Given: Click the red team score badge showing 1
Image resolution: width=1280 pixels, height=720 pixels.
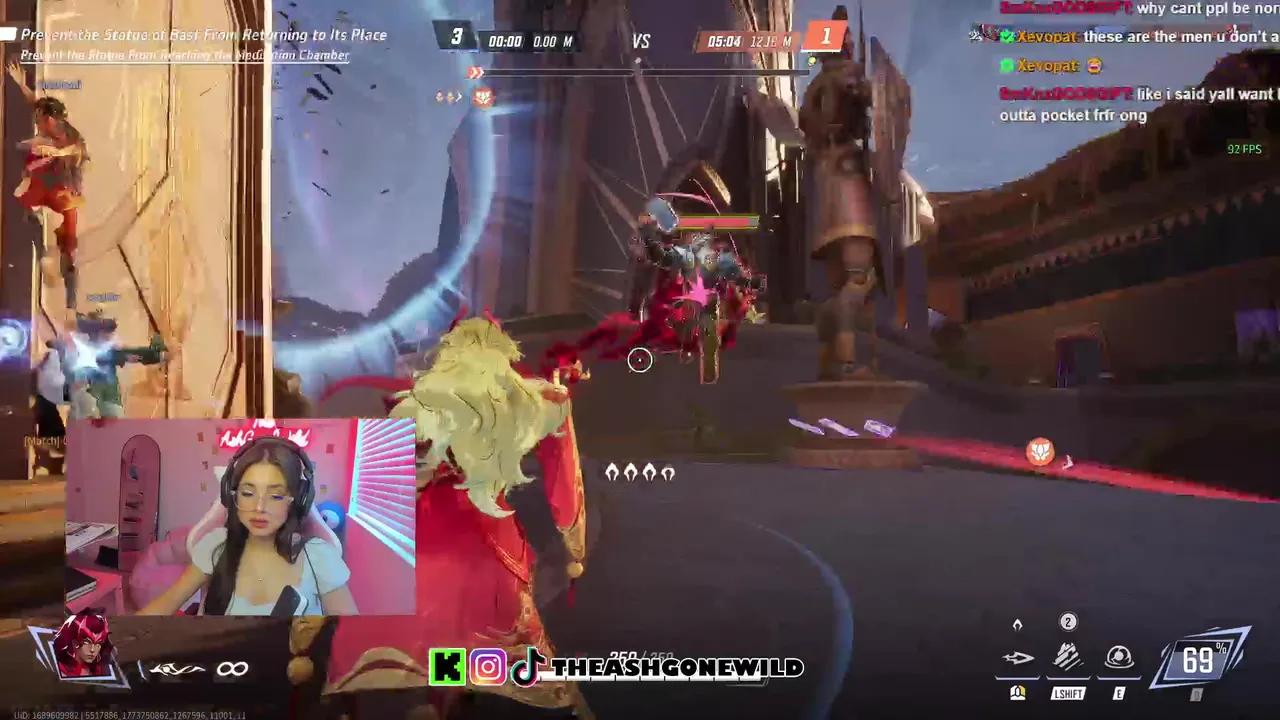Looking at the screenshot, I should tap(826, 36).
